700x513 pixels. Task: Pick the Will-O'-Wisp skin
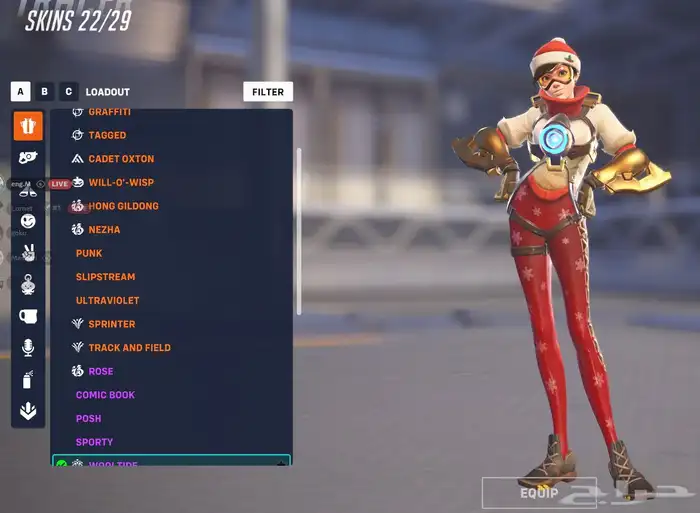(x=121, y=183)
